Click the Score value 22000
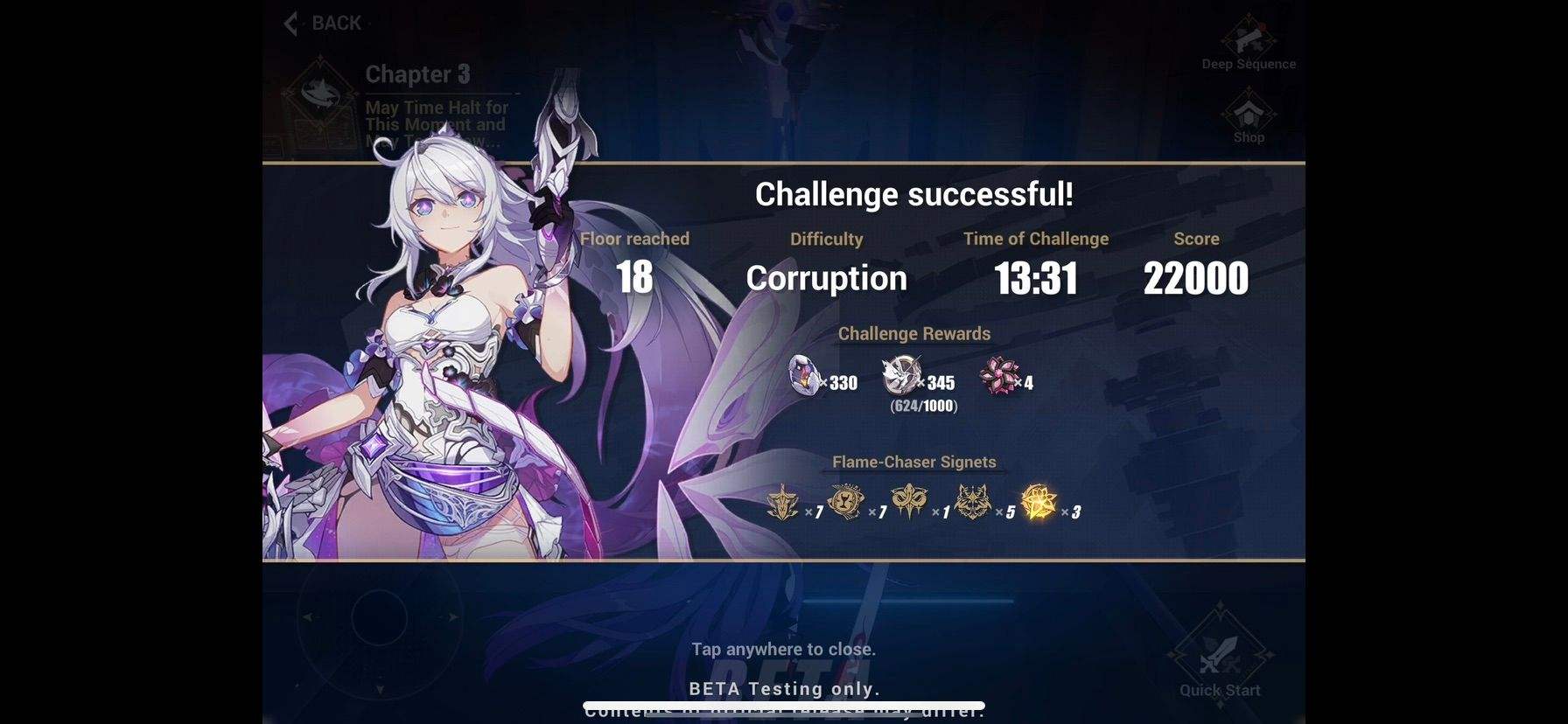Image resolution: width=1568 pixels, height=724 pixels. [x=1196, y=278]
